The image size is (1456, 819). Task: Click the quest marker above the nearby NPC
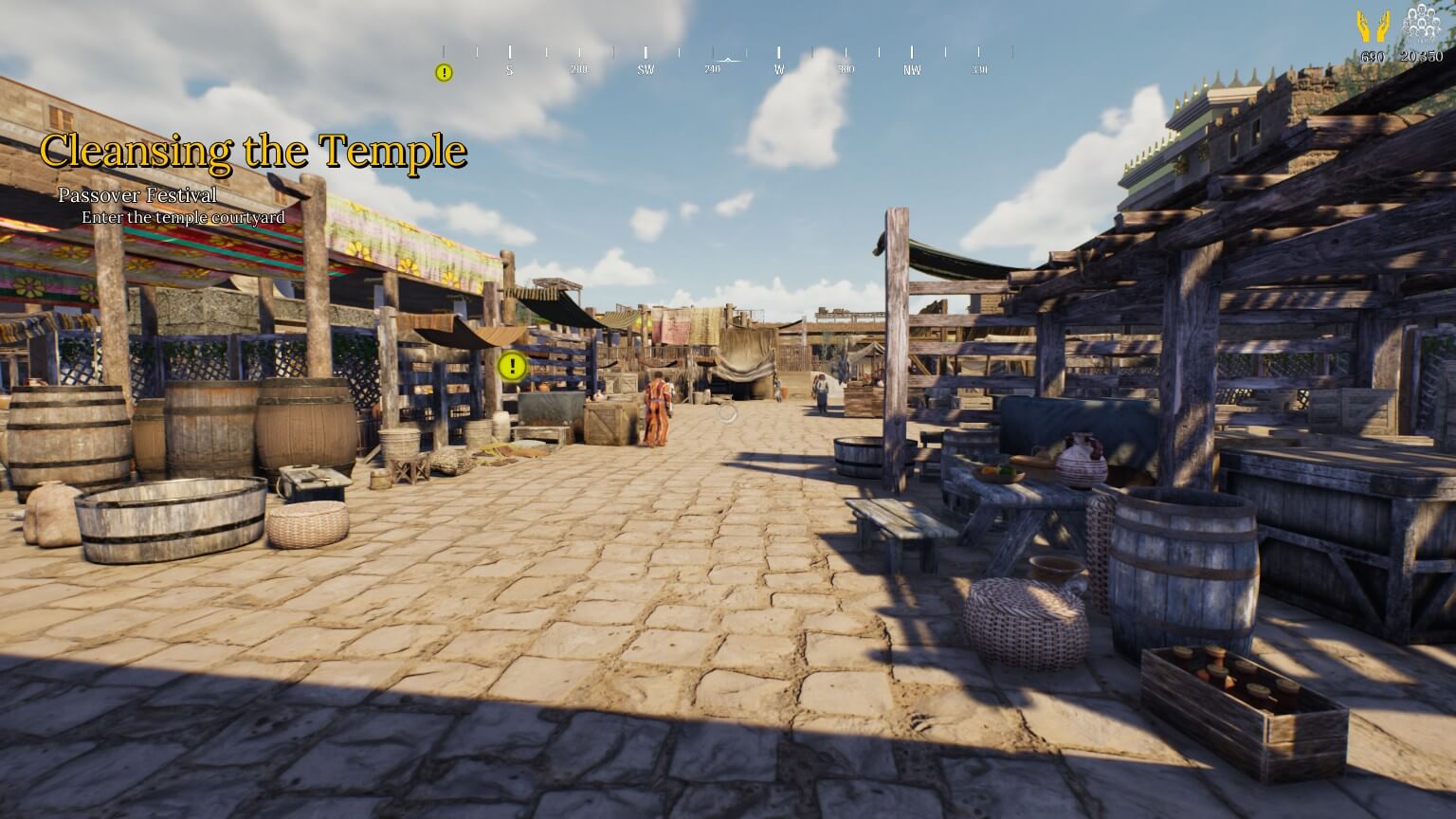point(510,367)
